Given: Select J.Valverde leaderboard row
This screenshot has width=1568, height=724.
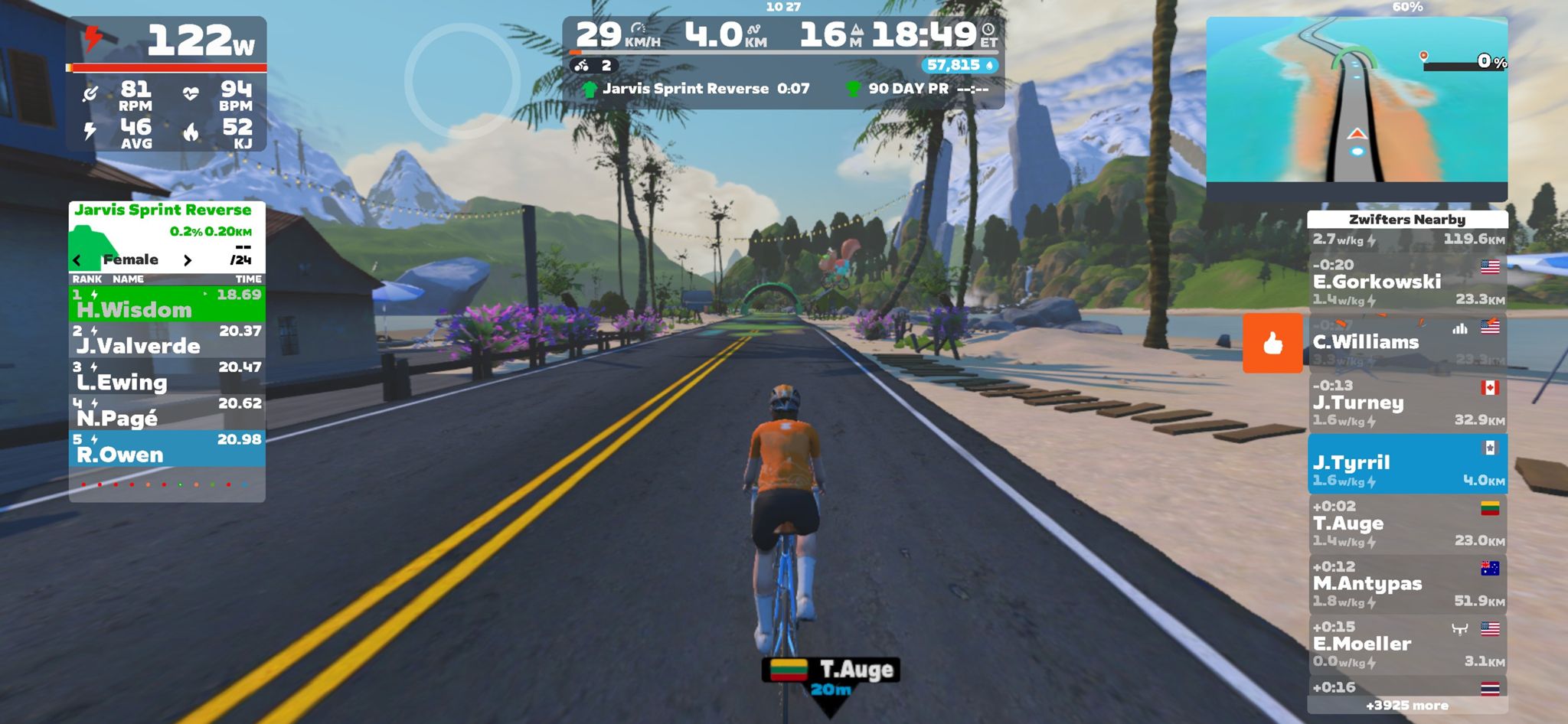Looking at the screenshot, I should click(167, 340).
